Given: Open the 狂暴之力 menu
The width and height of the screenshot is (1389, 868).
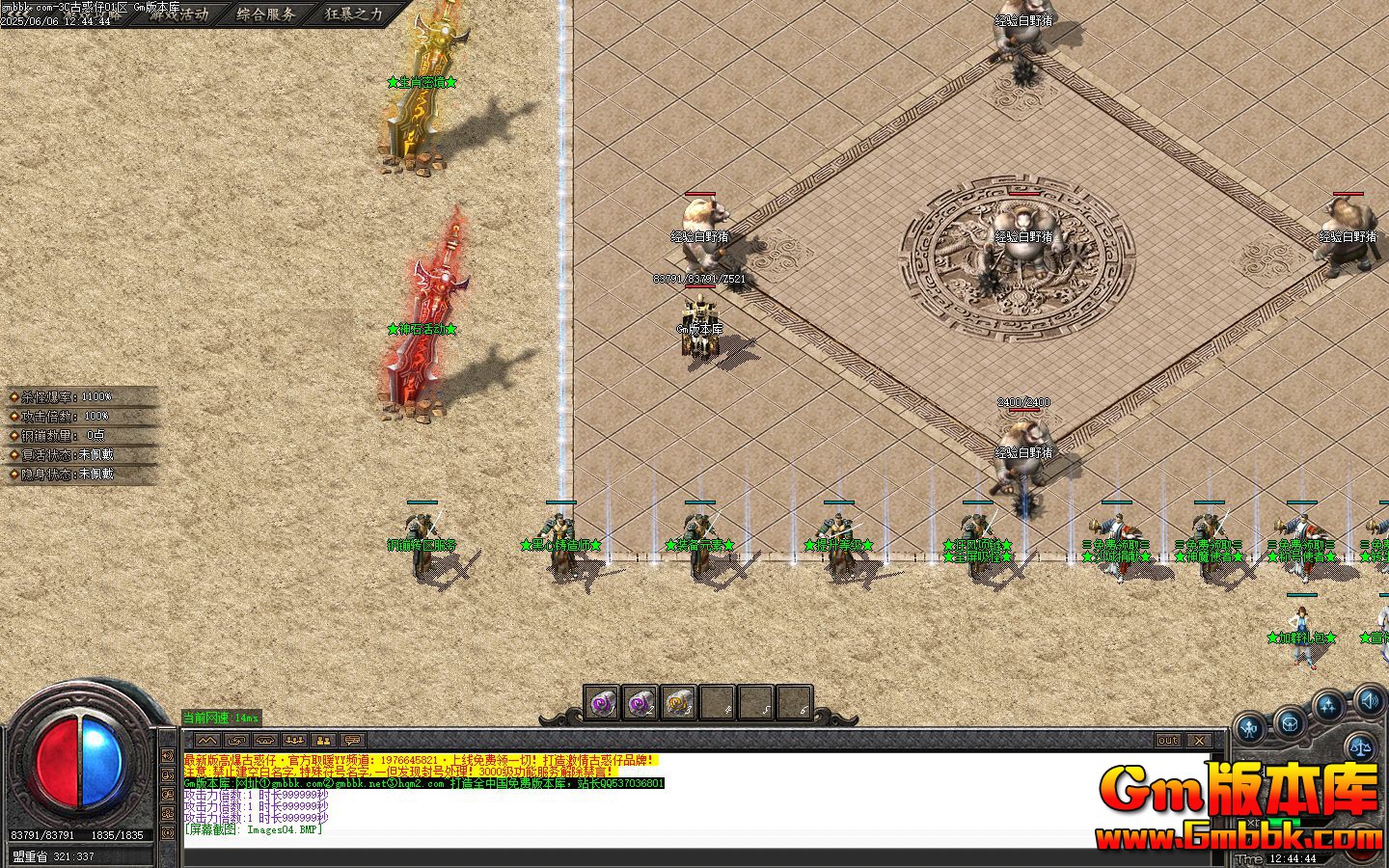Looking at the screenshot, I should pos(351,14).
